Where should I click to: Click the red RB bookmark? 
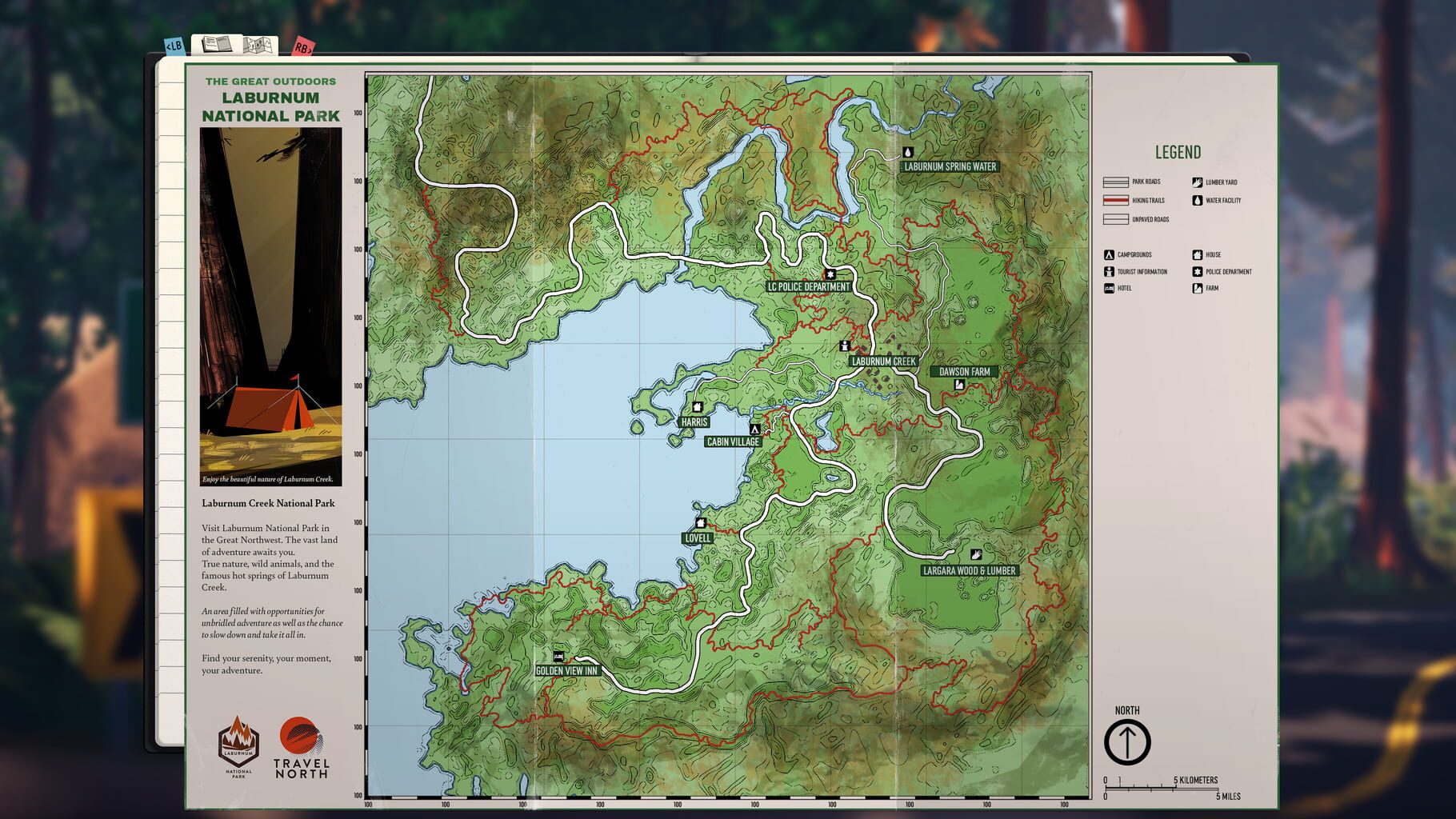click(x=302, y=46)
